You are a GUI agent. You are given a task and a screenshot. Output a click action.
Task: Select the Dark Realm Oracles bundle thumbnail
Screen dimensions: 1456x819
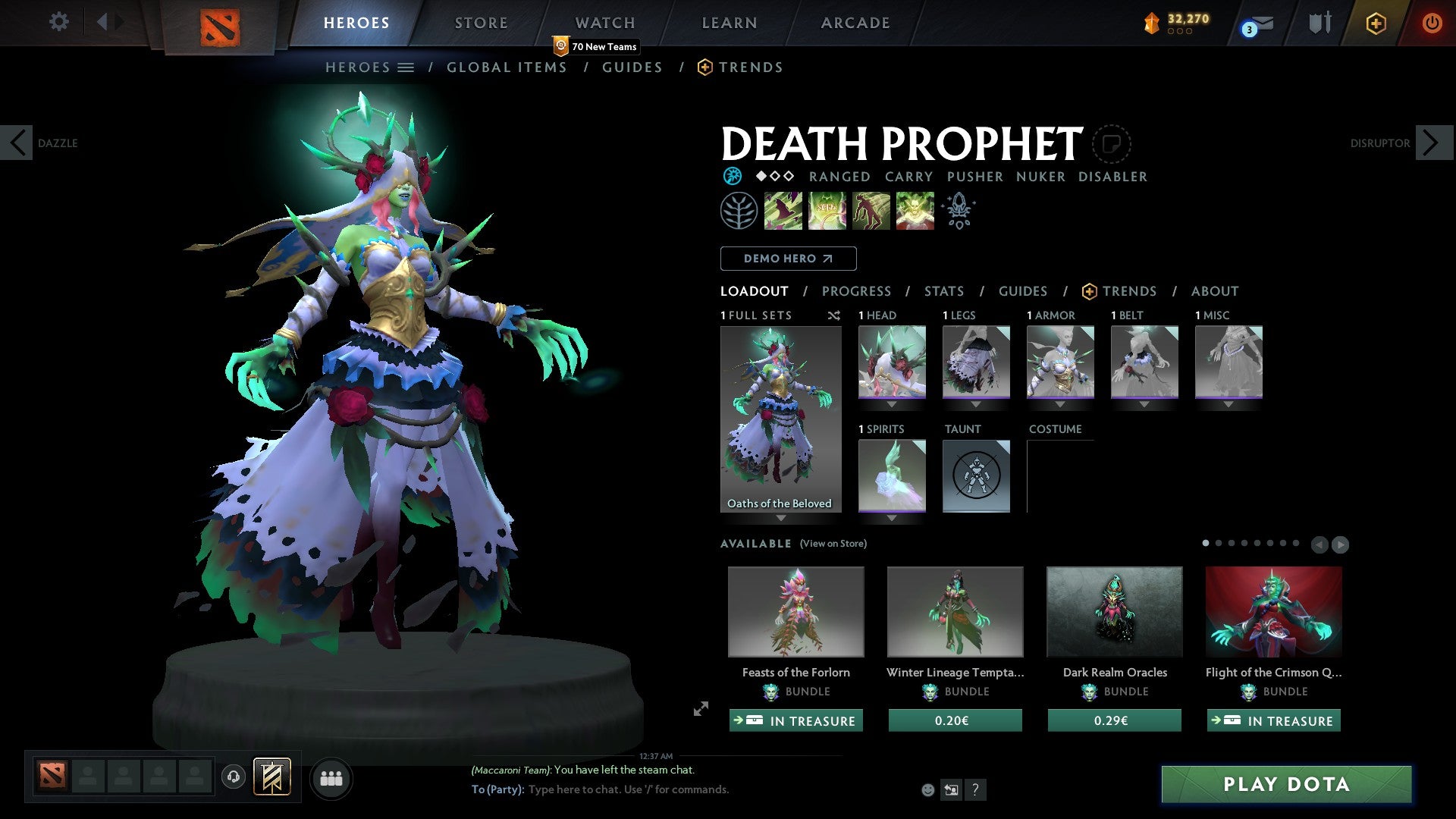pos(1113,611)
